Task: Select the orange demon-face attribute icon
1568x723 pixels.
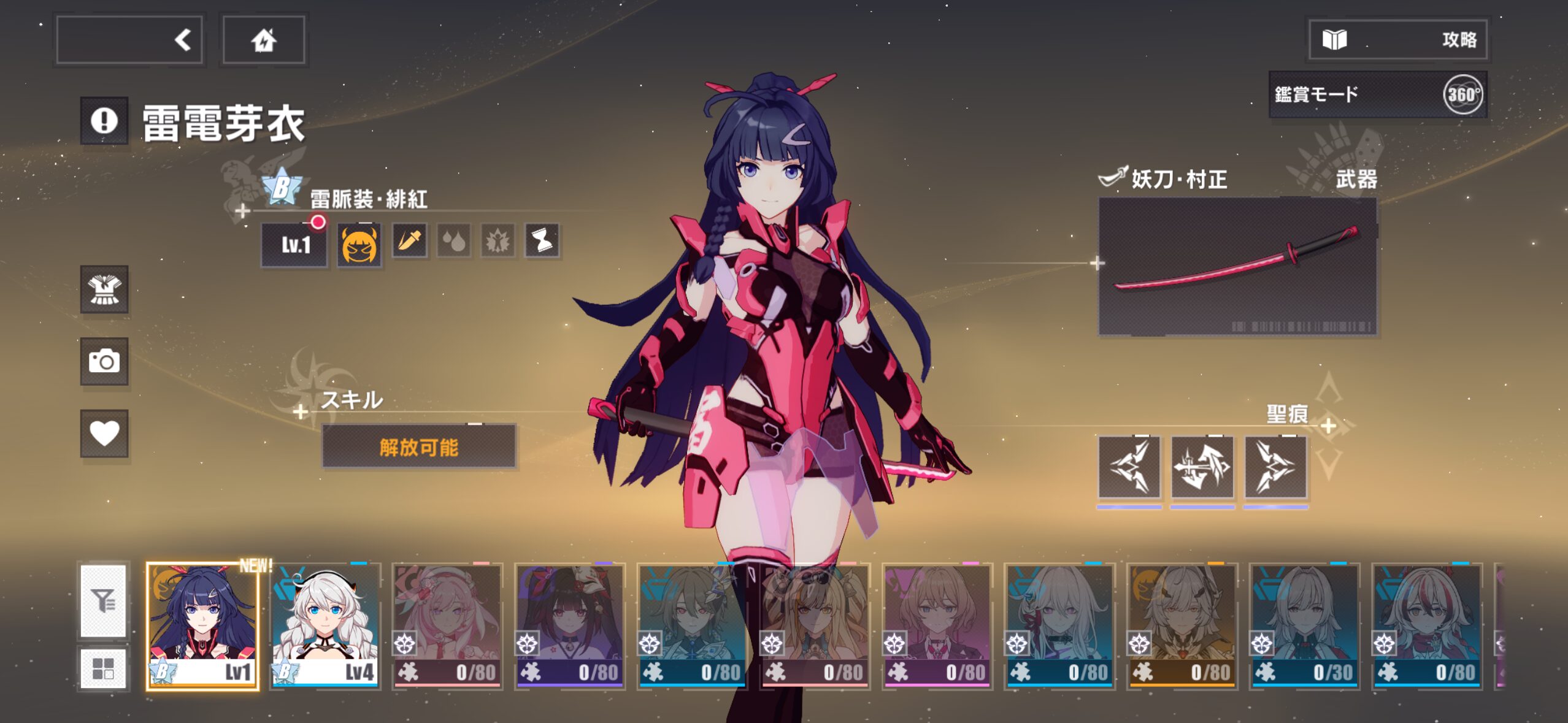Action: tap(359, 245)
